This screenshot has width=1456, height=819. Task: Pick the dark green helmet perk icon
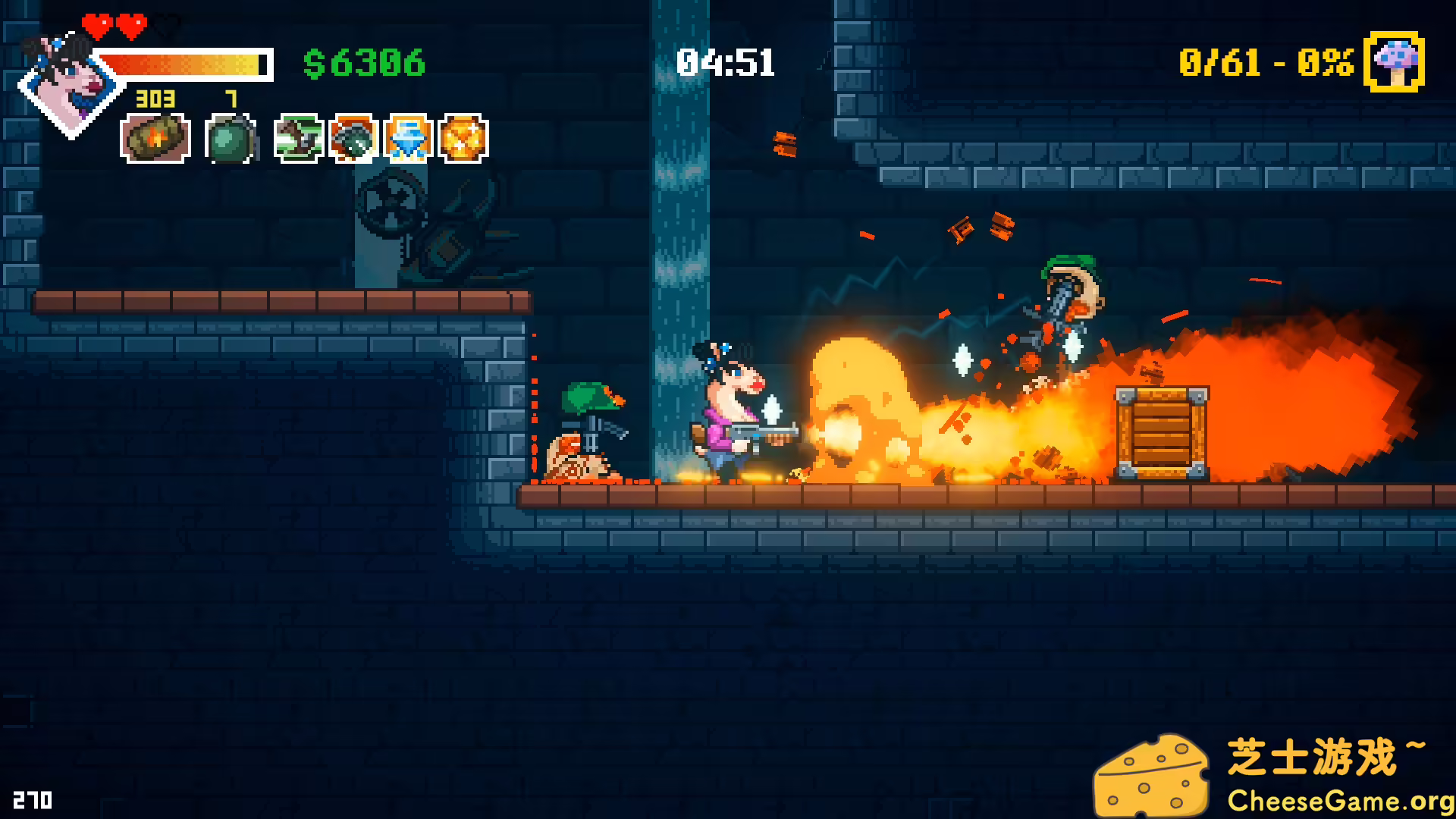[x=353, y=138]
